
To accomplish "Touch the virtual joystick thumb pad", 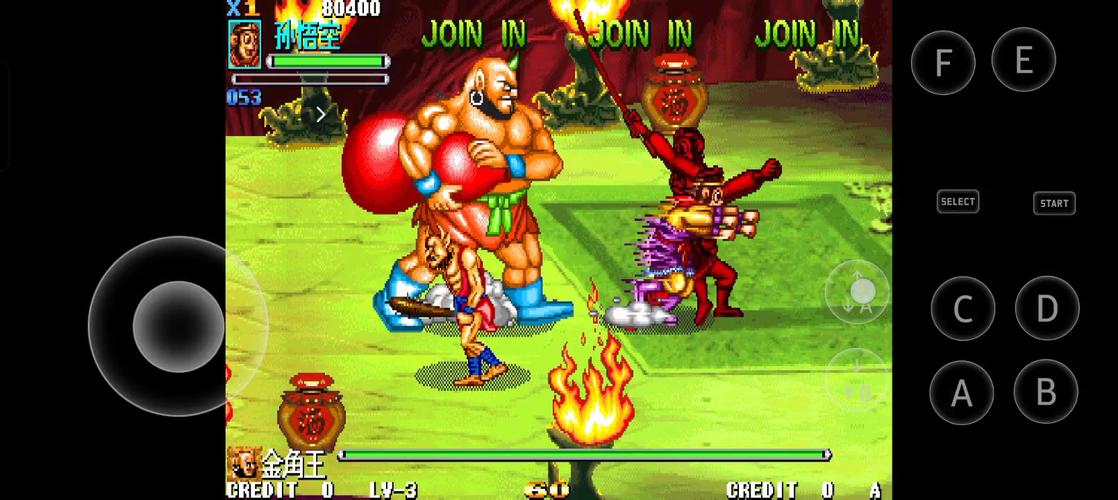I will [178, 326].
